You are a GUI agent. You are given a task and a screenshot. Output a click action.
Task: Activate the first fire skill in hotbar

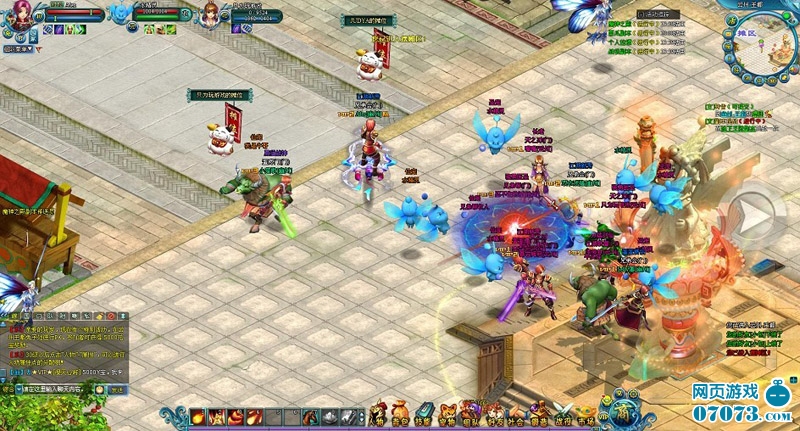[199, 416]
